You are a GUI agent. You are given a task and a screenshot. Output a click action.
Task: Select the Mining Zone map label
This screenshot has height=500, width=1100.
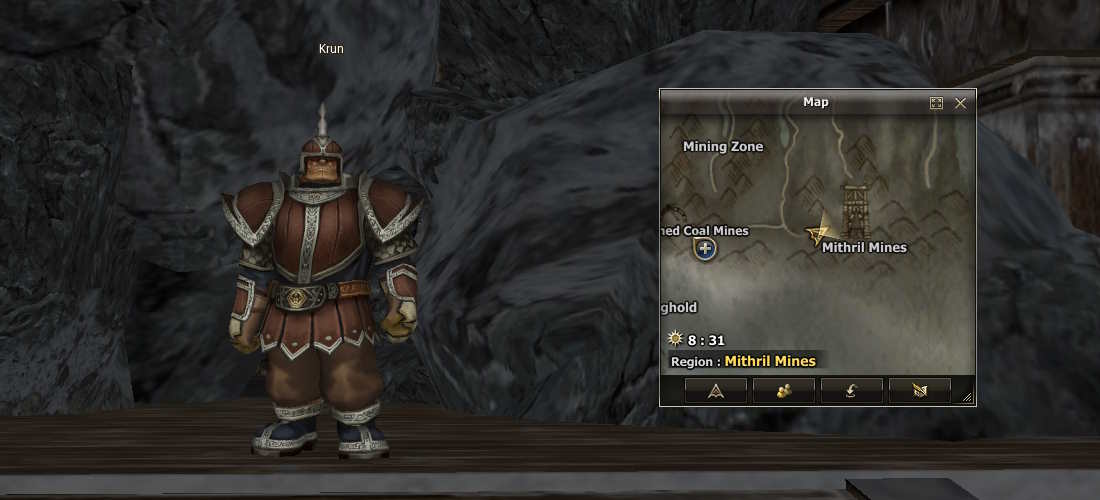pos(723,146)
